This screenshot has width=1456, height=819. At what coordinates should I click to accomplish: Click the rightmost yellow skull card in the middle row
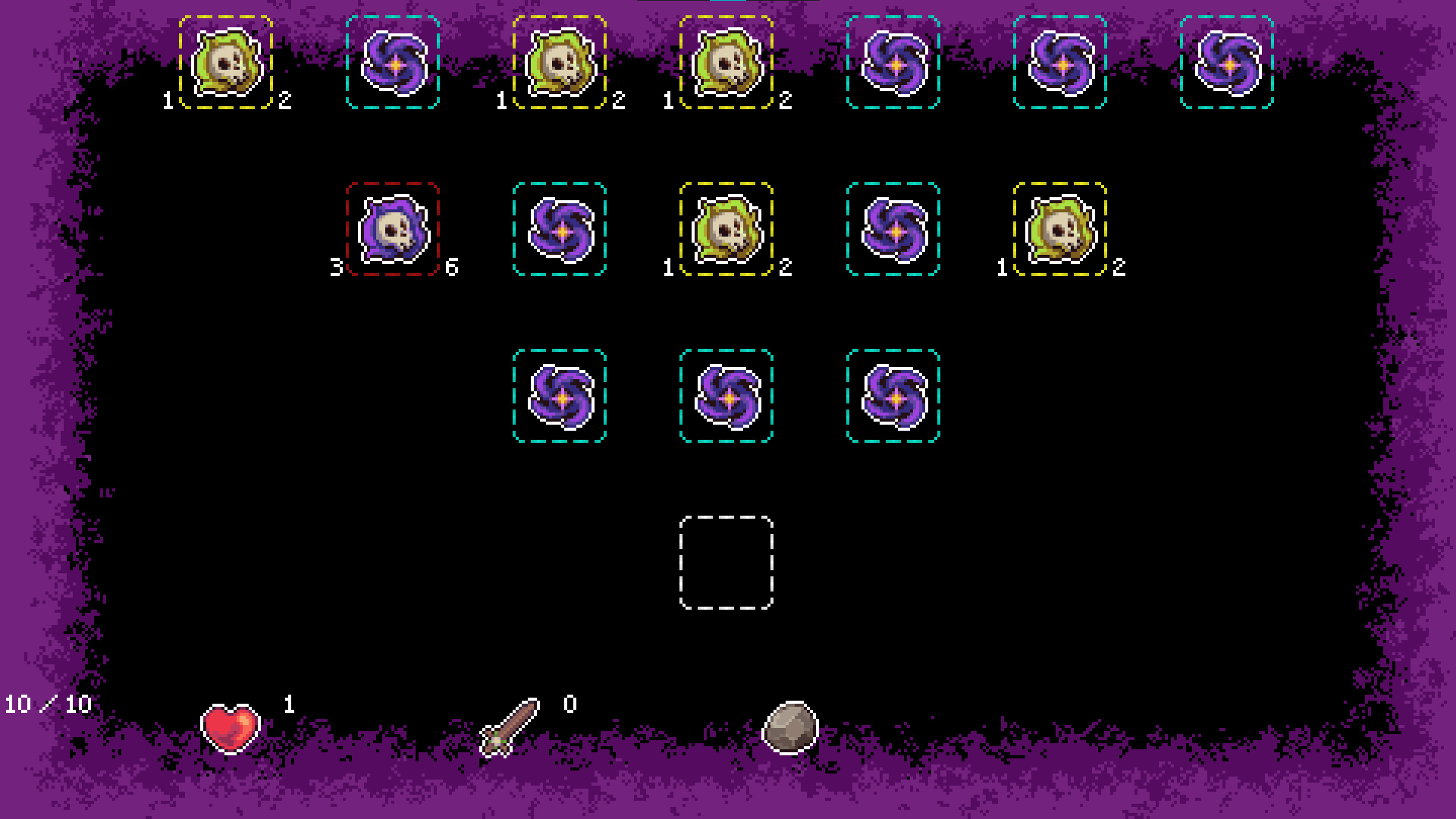click(1060, 228)
